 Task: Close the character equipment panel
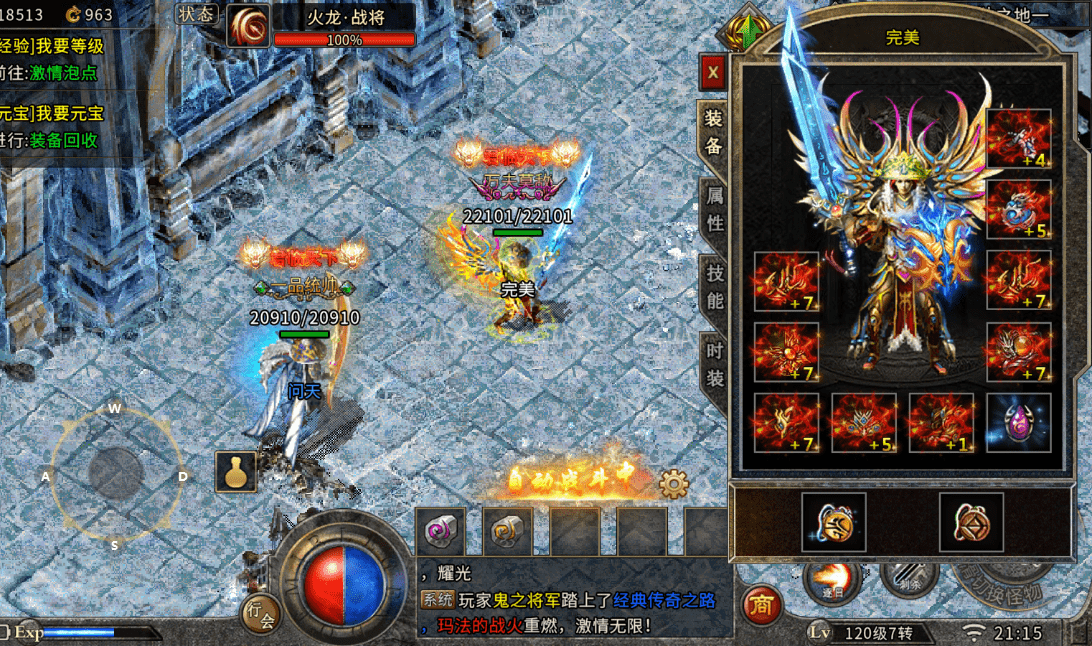tap(712, 73)
